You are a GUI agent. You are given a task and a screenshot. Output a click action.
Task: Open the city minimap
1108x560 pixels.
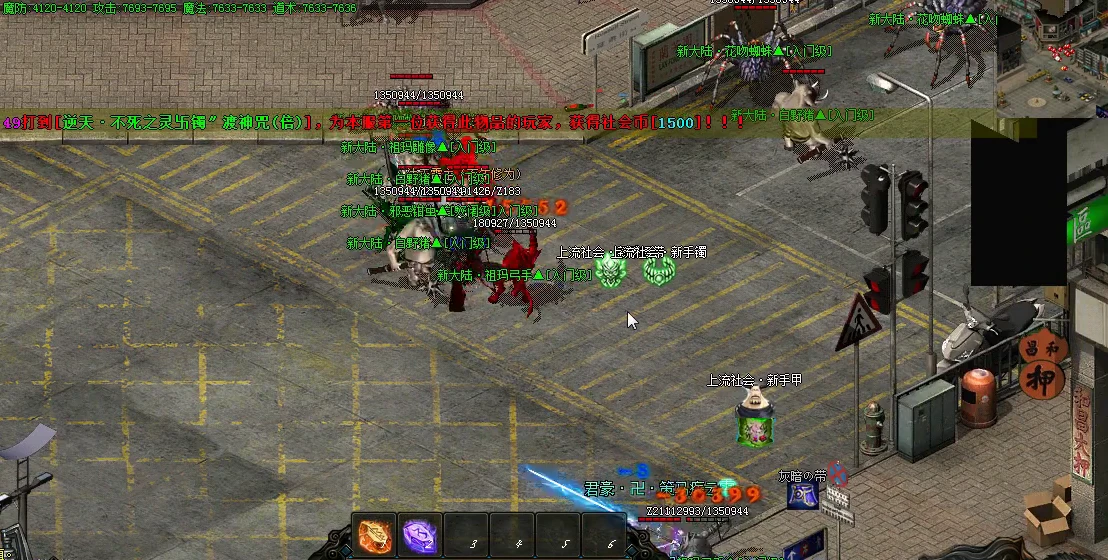coord(1050,50)
